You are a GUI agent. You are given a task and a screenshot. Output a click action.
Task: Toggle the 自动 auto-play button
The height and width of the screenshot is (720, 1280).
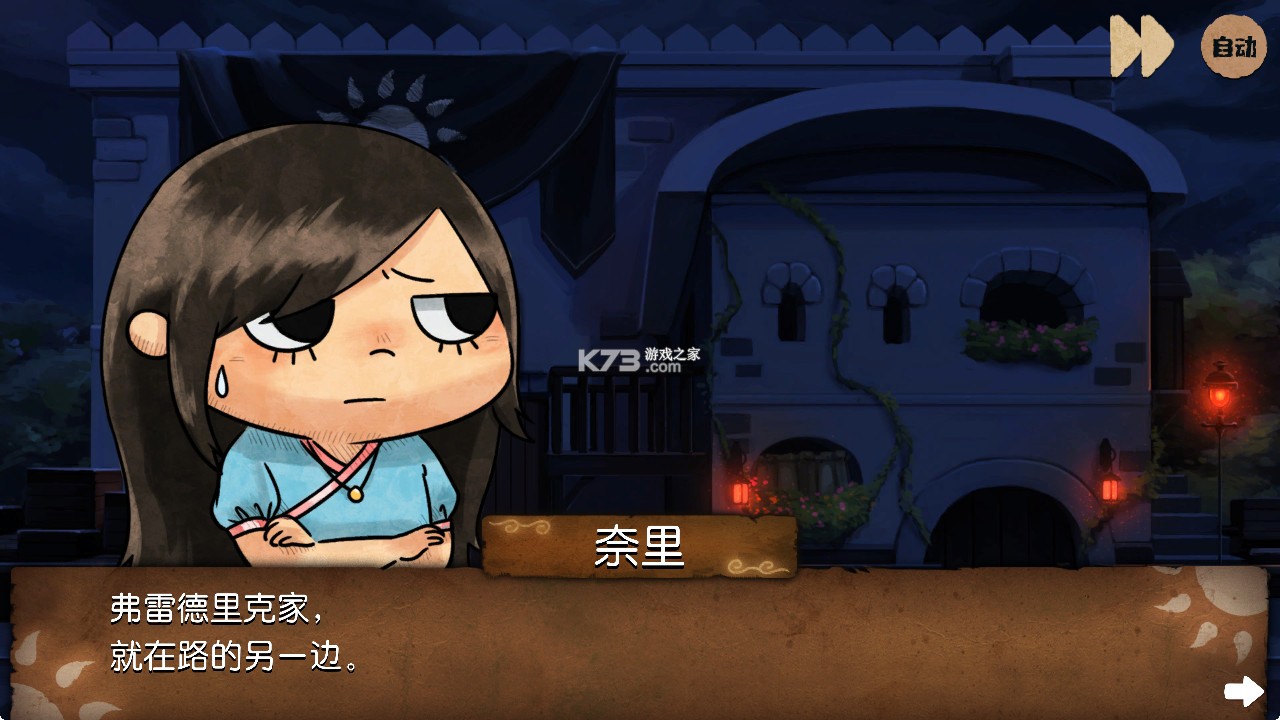[1233, 47]
